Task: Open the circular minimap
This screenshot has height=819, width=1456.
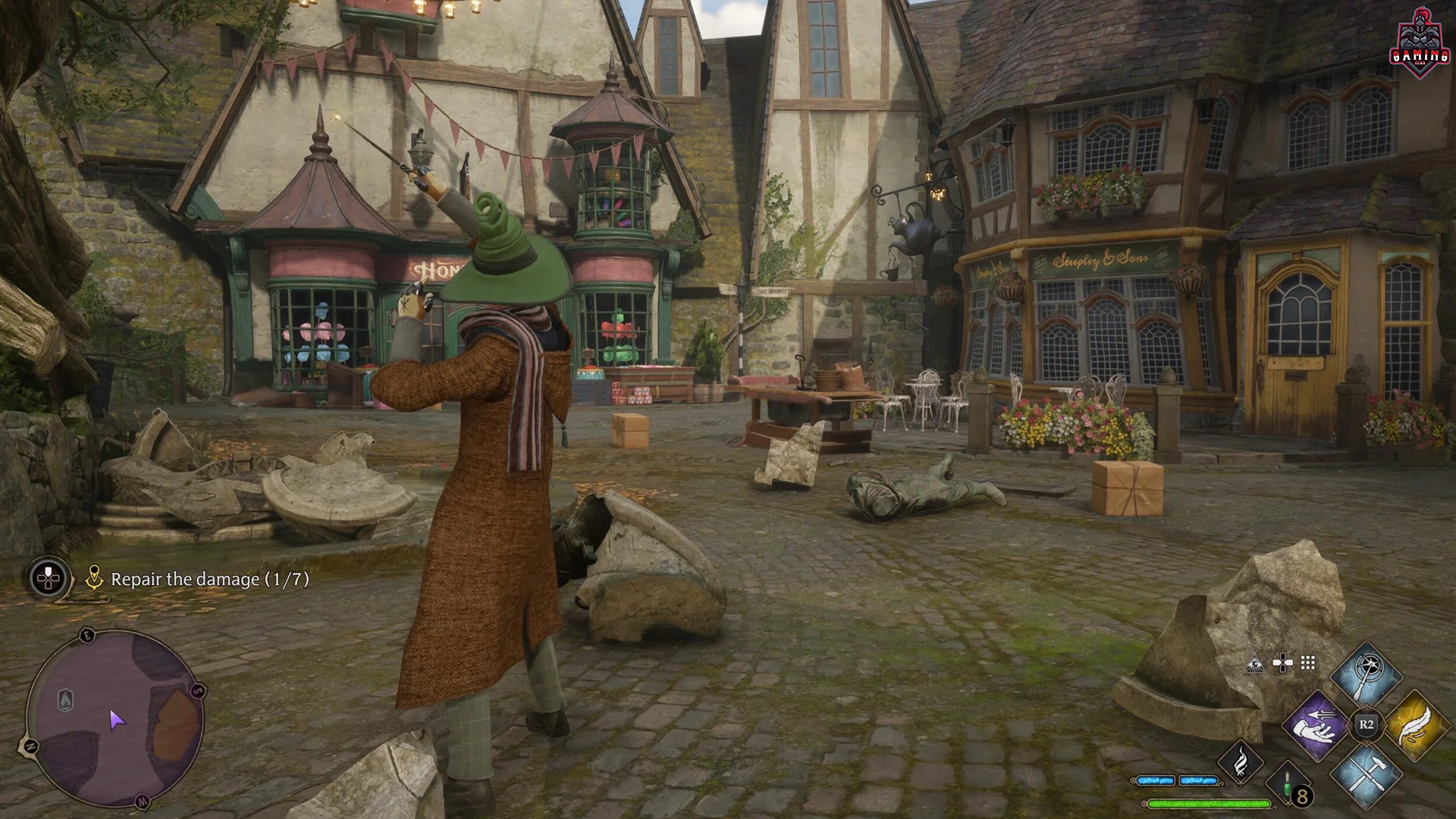Action: pyautogui.click(x=115, y=718)
